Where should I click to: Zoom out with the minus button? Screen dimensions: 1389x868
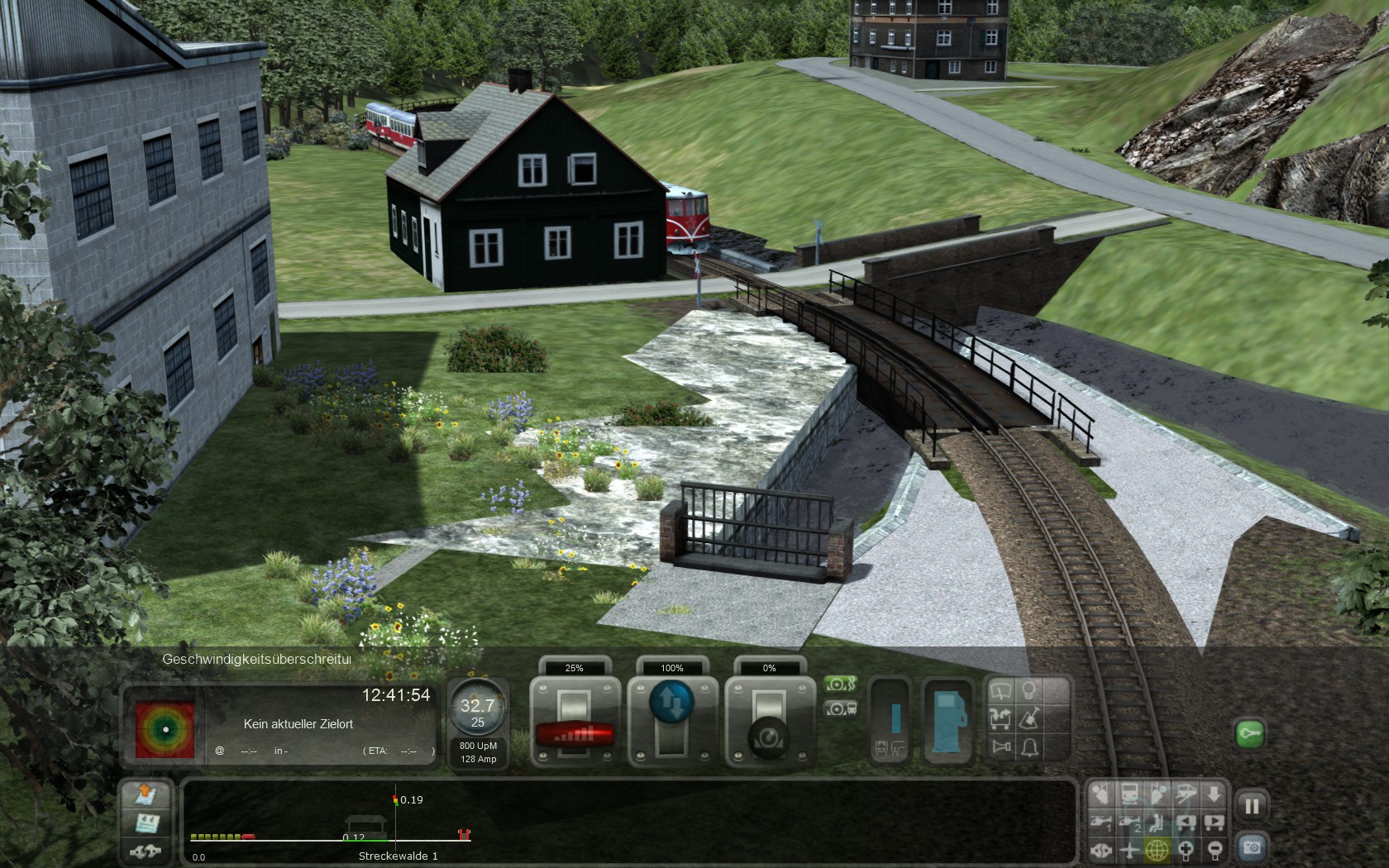coord(1214,850)
